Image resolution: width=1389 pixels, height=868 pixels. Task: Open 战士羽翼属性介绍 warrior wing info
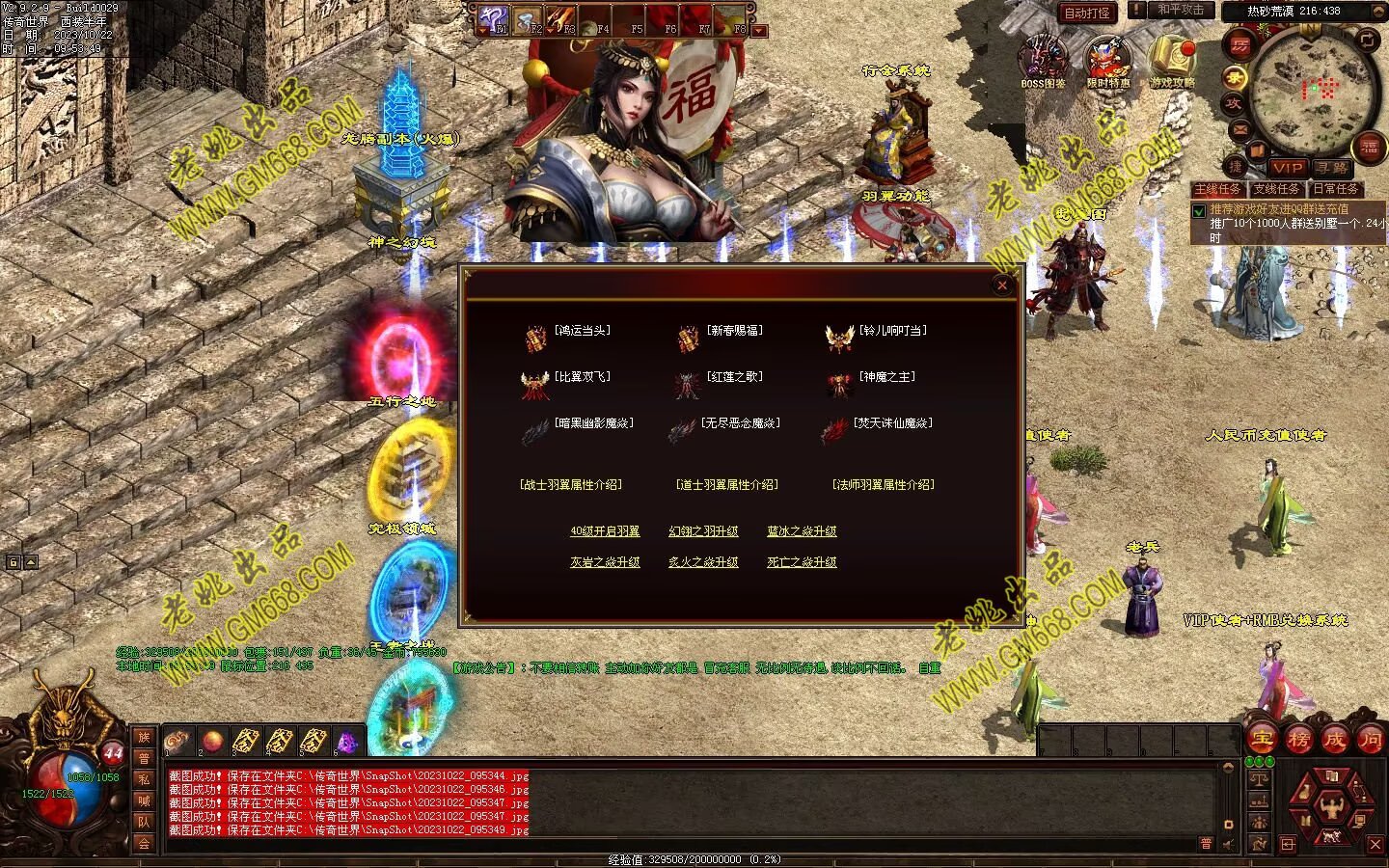[x=571, y=485]
